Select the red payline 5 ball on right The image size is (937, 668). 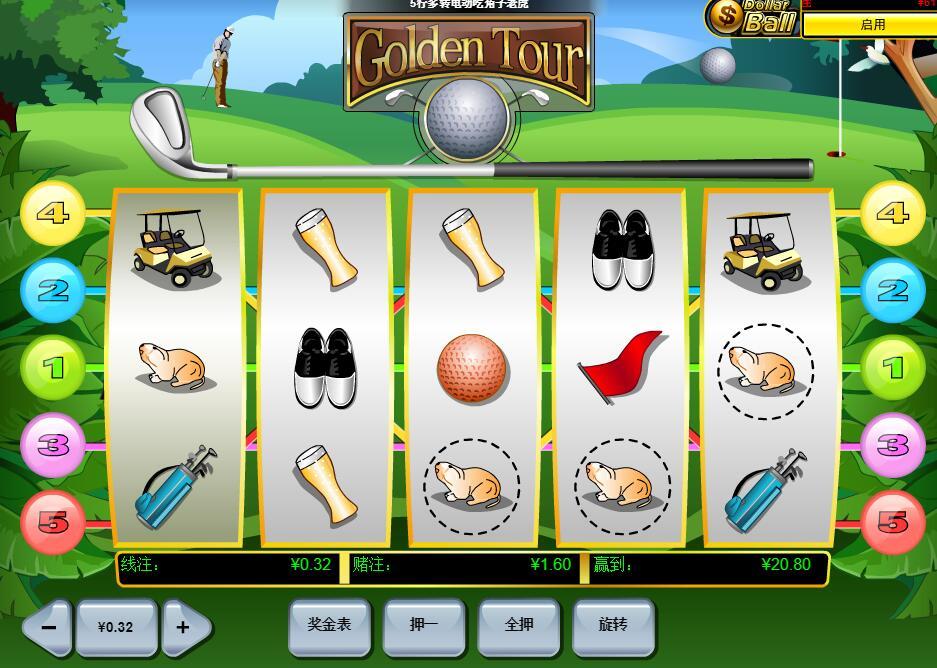(x=892, y=521)
